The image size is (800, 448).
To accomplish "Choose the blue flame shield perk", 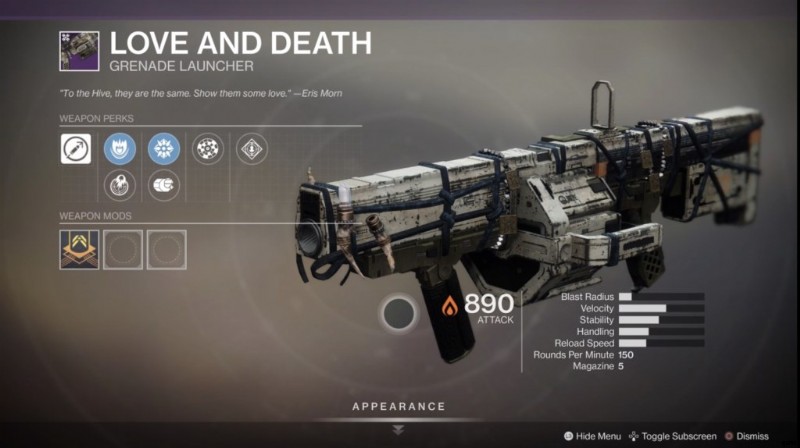I will (120, 150).
